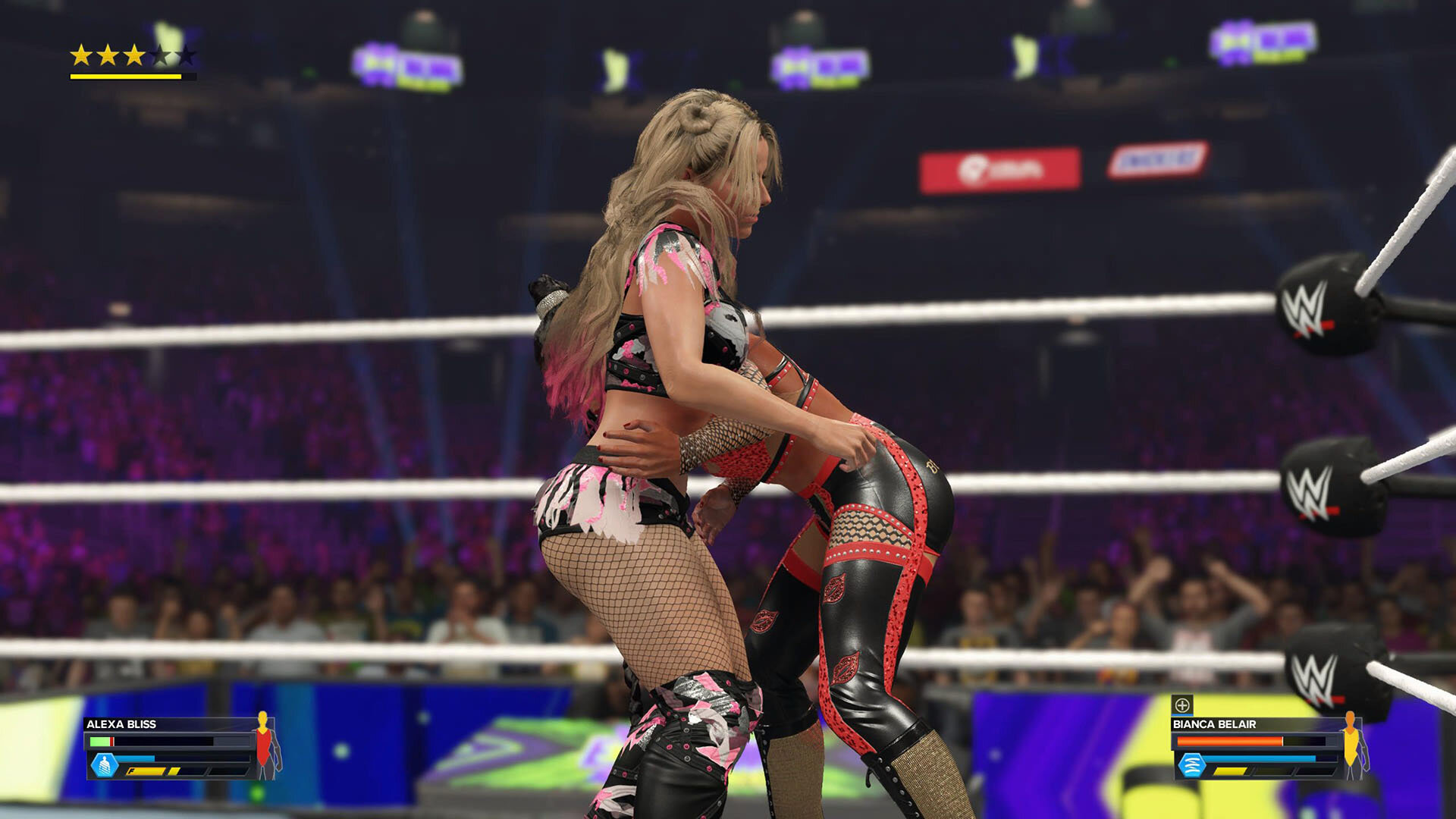Select the Alexa Bliss name plate
This screenshot has height=819, width=1456.
[121, 724]
